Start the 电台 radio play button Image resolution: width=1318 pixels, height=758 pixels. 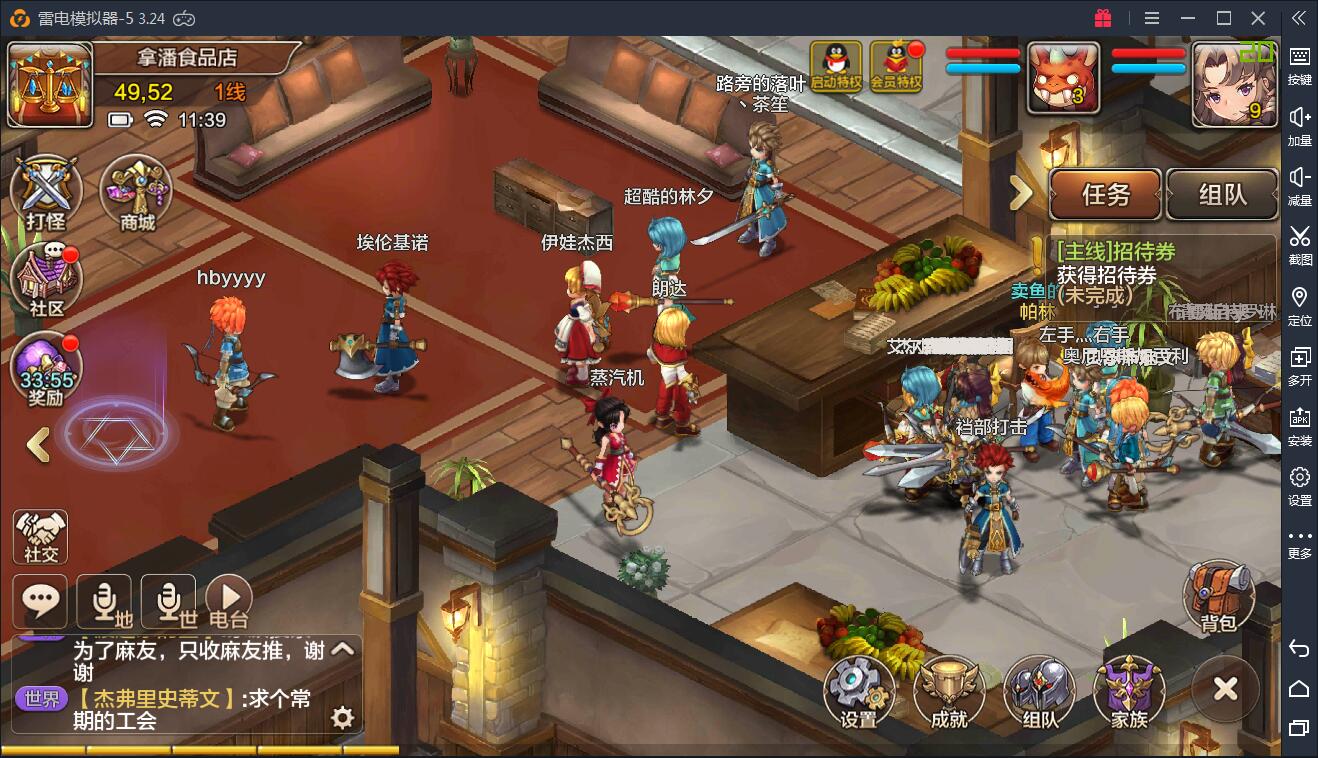[x=228, y=601]
